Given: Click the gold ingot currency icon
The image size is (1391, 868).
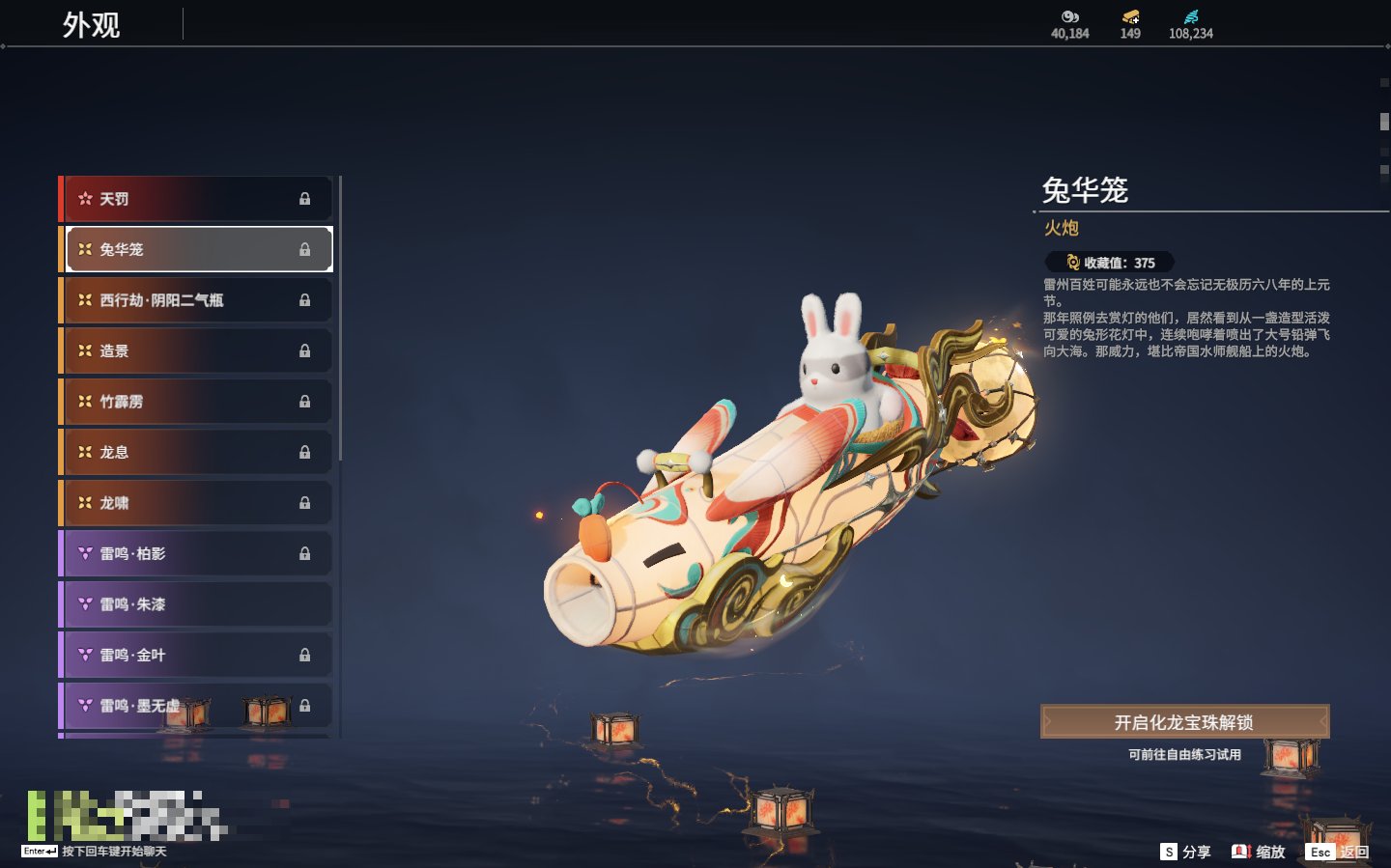Looking at the screenshot, I should (x=1130, y=16).
